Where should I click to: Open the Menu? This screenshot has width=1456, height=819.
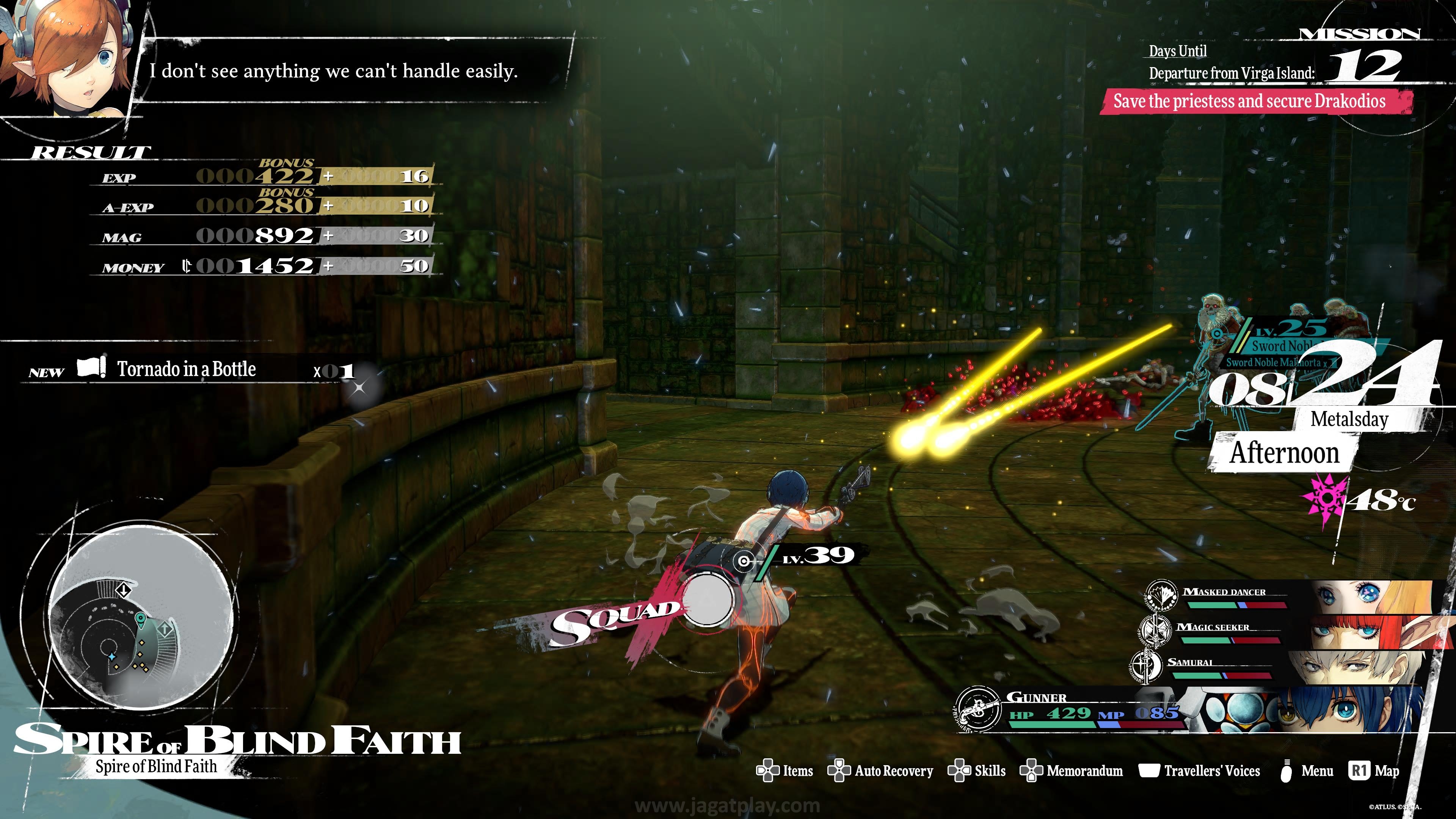(x=1306, y=771)
